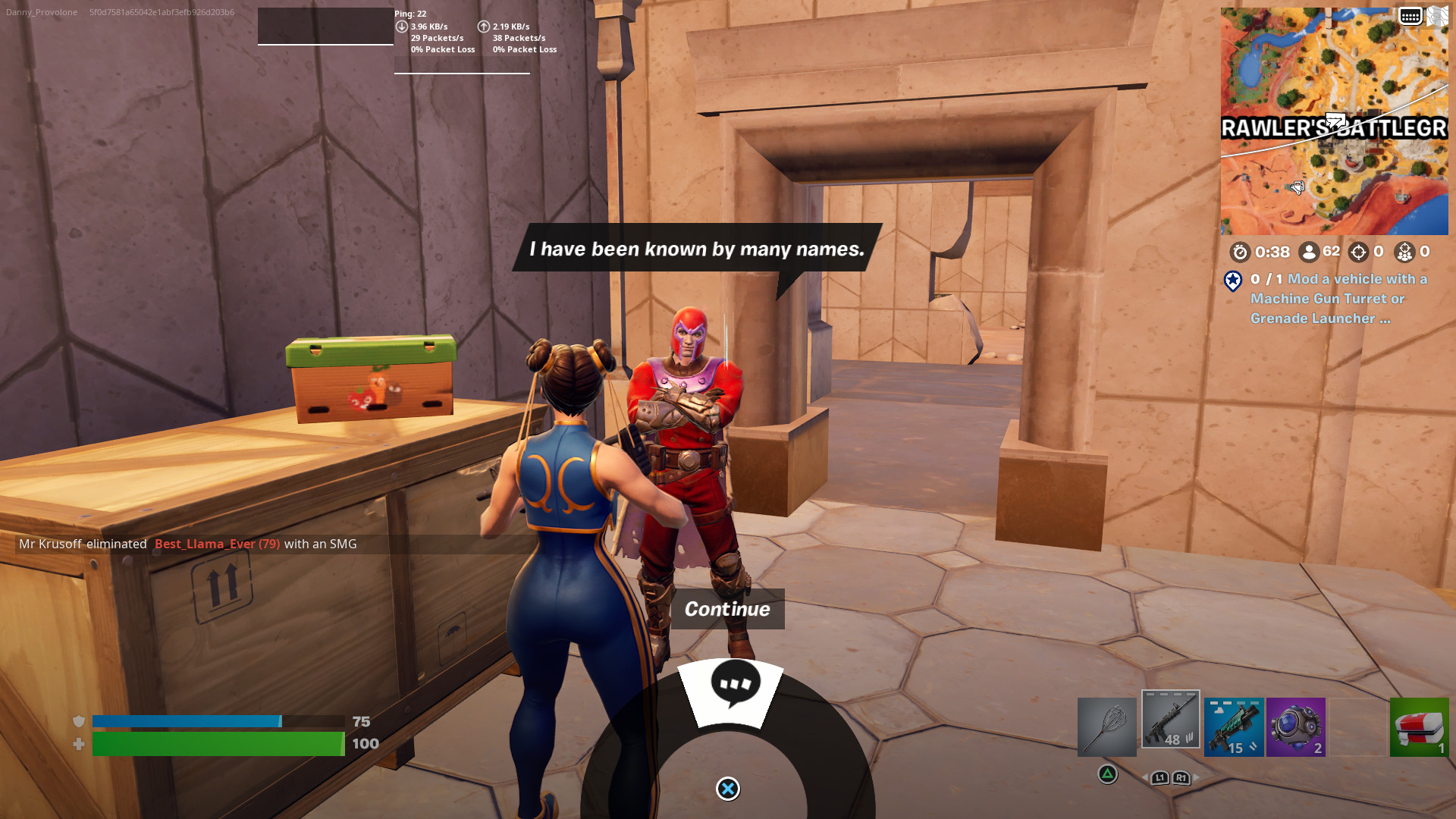
Task: Switch to the blue shotgun with 15 ammo
Action: 1234,727
